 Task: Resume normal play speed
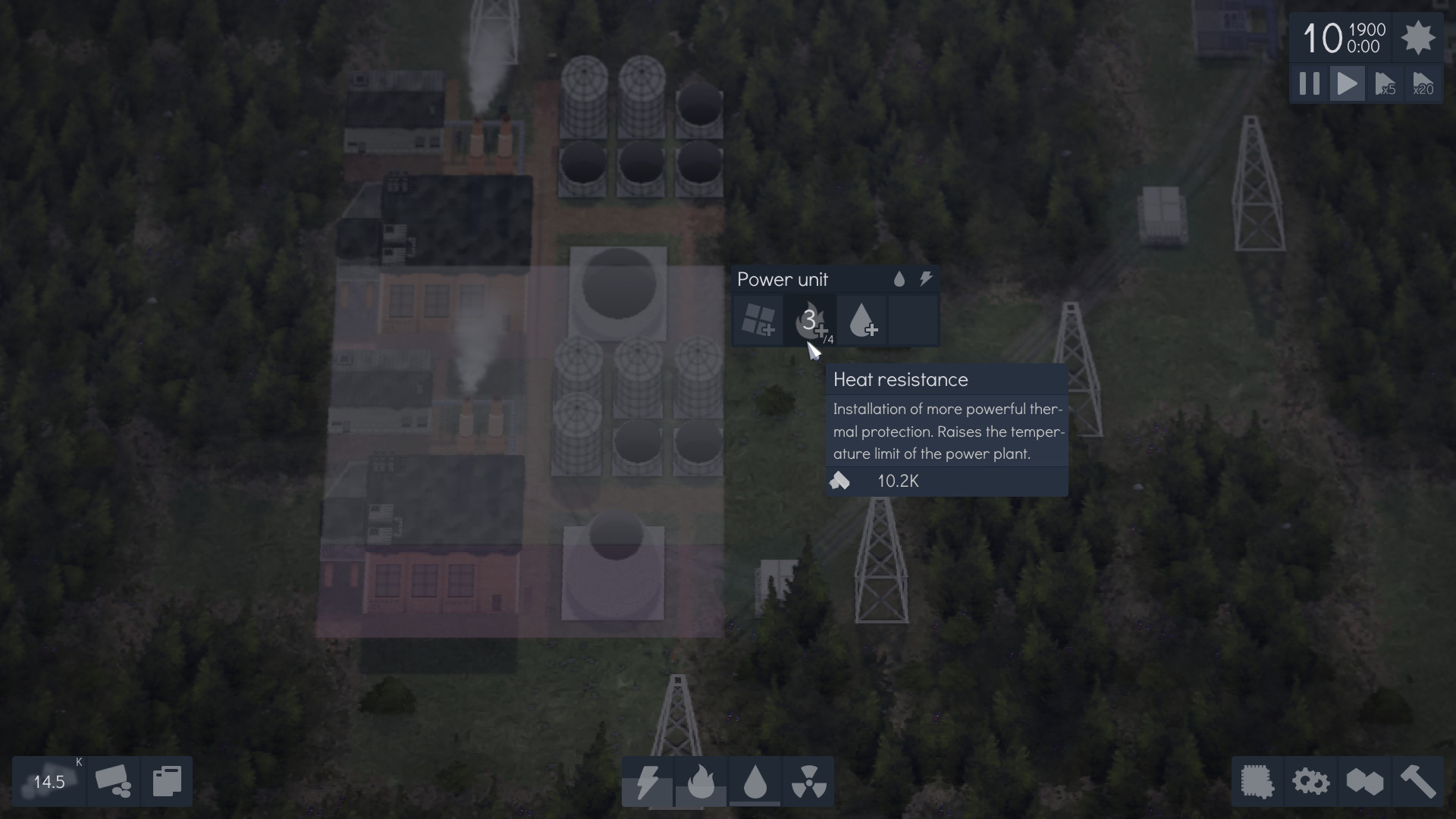[x=1348, y=83]
